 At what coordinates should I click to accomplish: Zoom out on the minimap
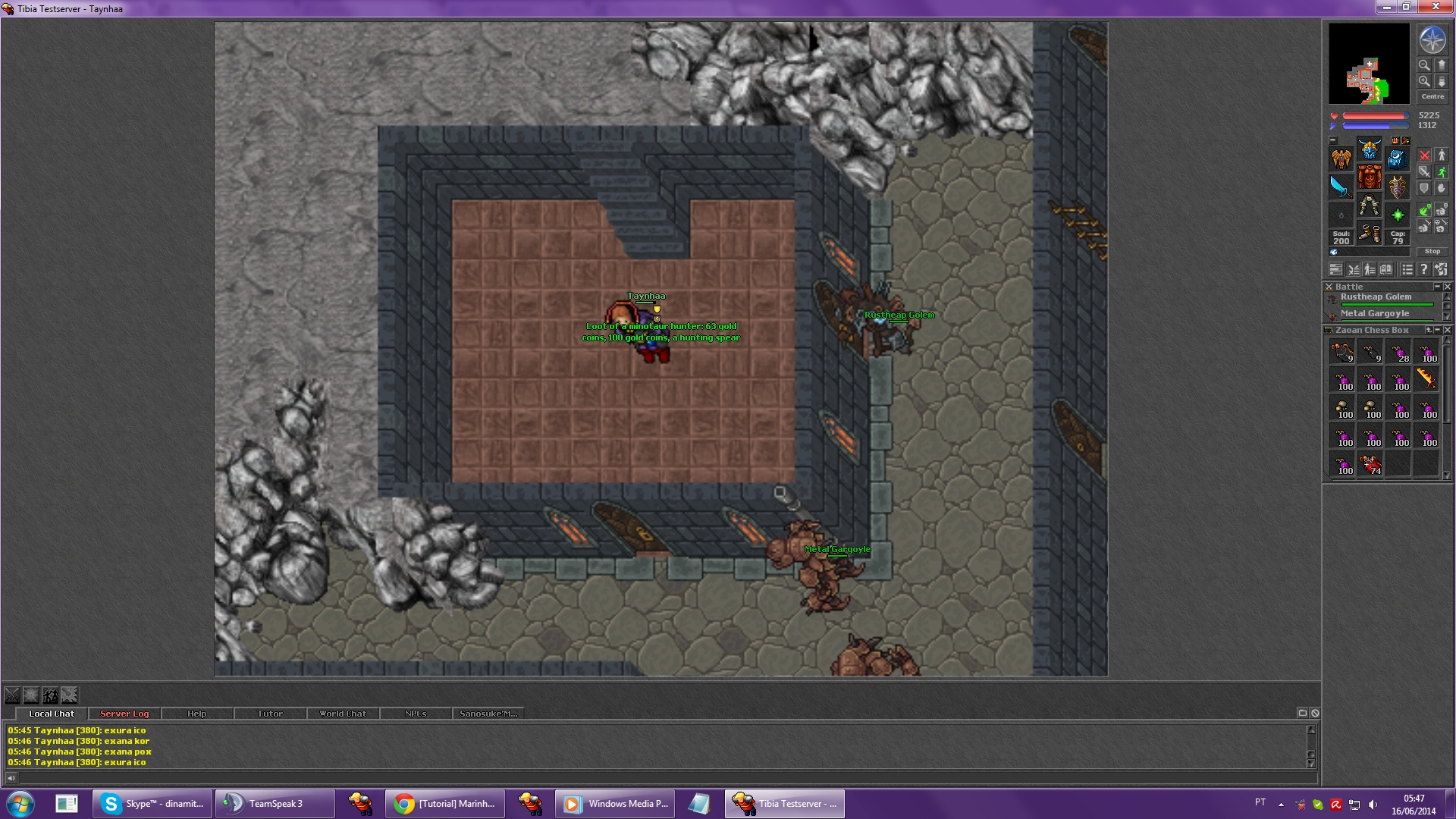coord(1424,65)
